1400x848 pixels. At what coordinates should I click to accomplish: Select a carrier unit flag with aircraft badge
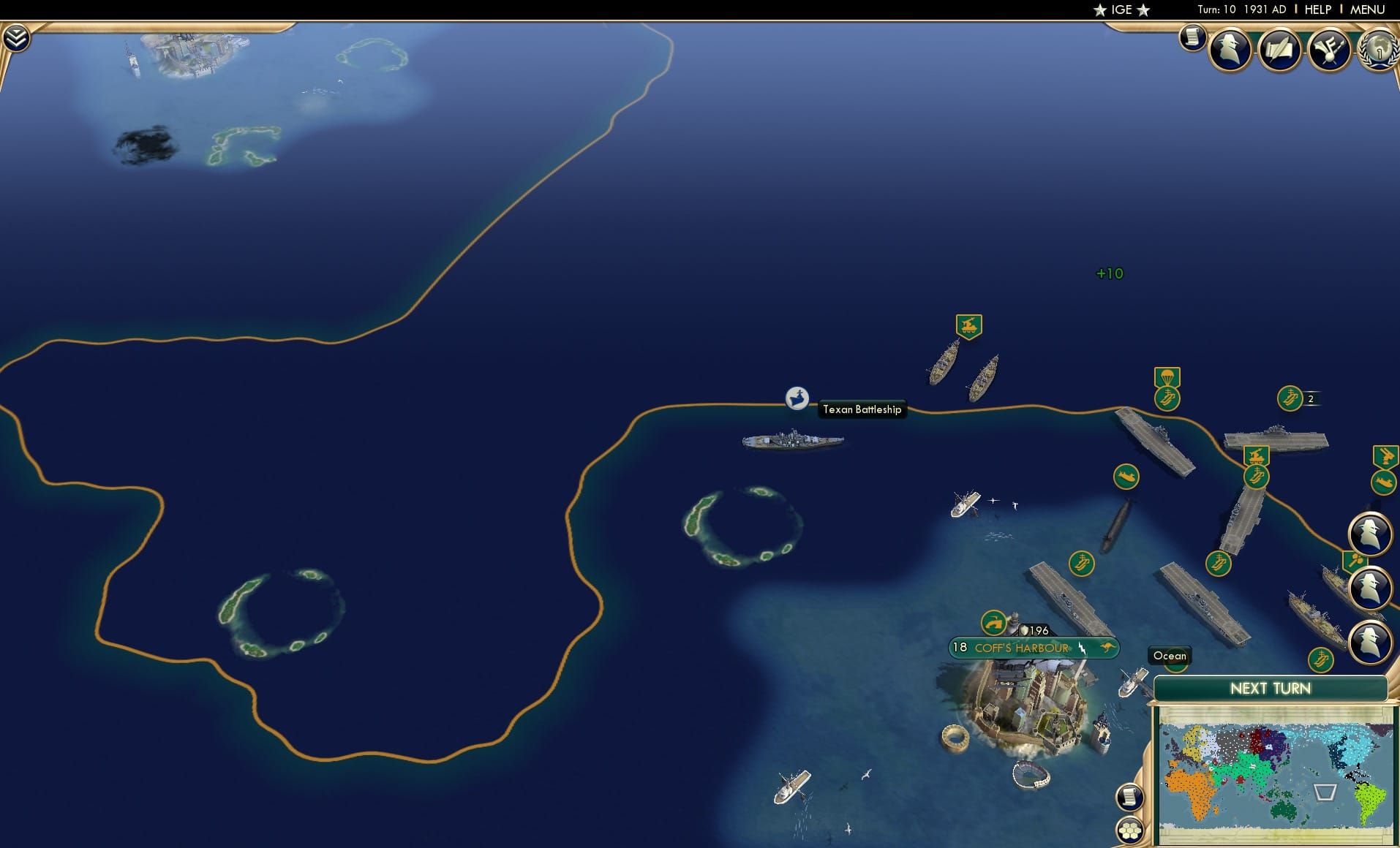coord(1168,398)
